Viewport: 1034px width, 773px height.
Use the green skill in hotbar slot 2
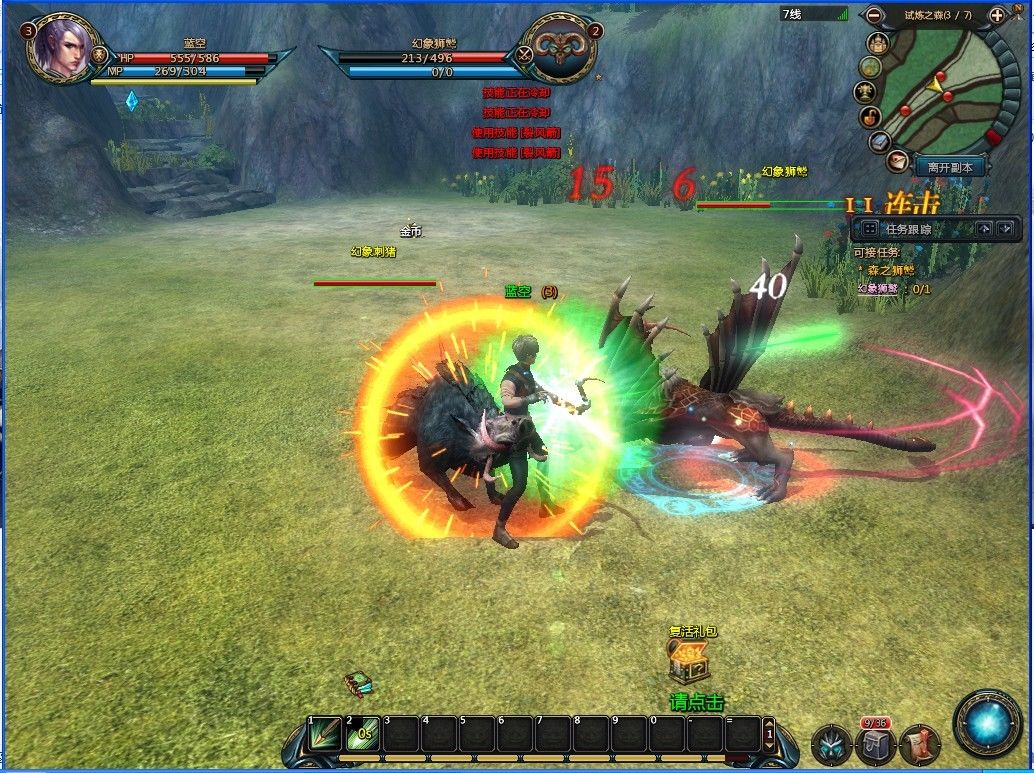[363, 735]
